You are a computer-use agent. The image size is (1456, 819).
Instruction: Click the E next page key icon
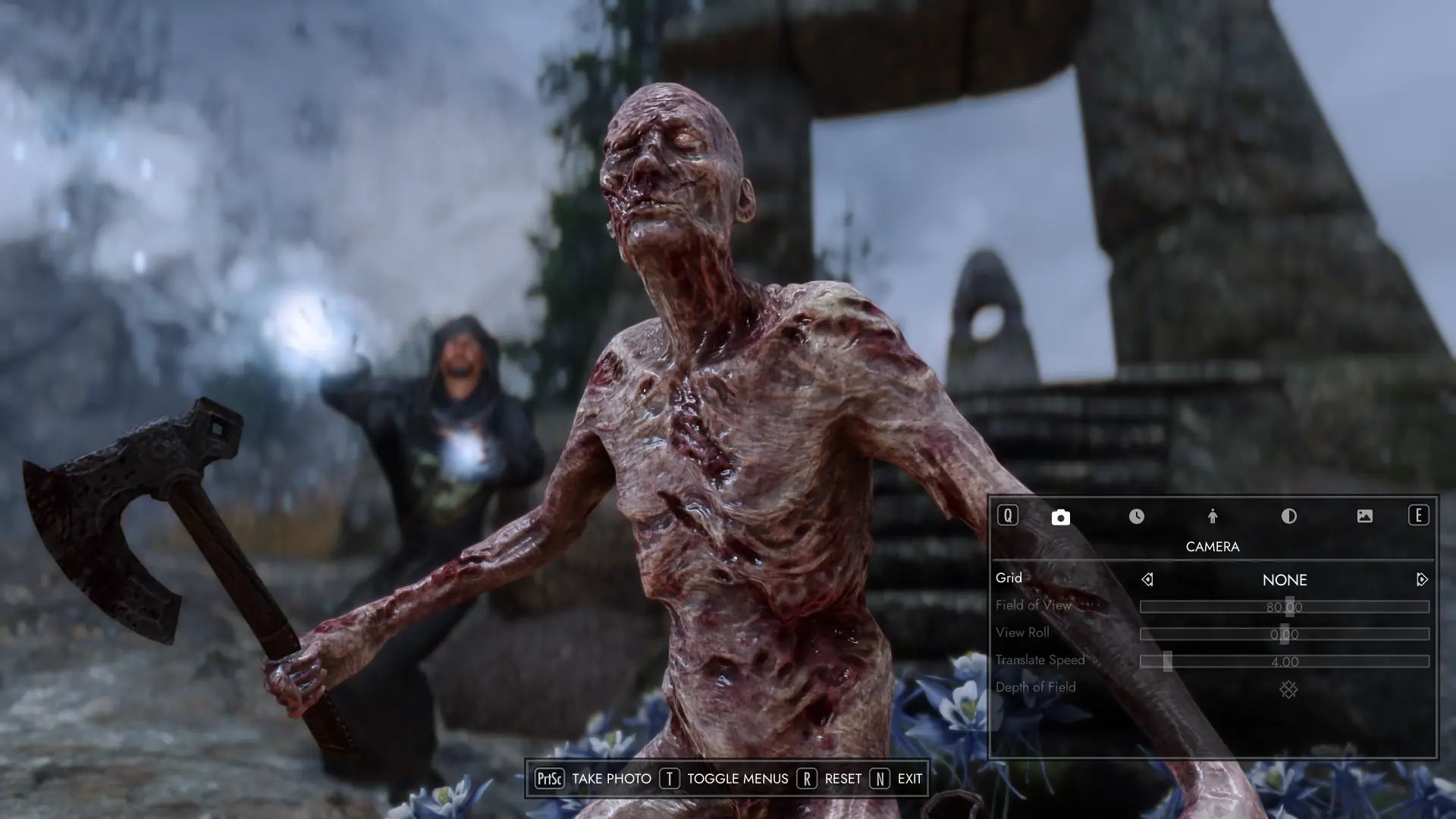tap(1418, 516)
